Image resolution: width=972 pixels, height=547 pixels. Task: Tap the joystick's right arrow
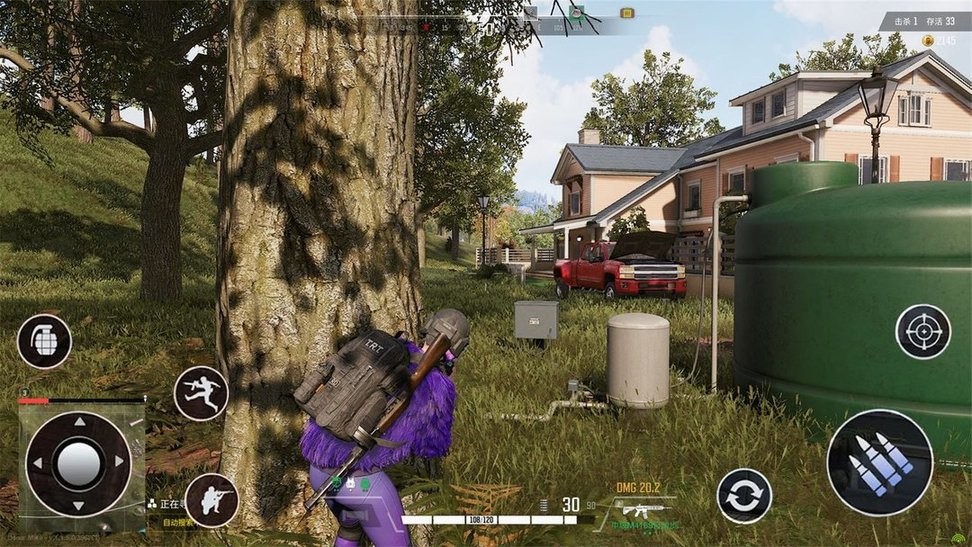coord(120,463)
